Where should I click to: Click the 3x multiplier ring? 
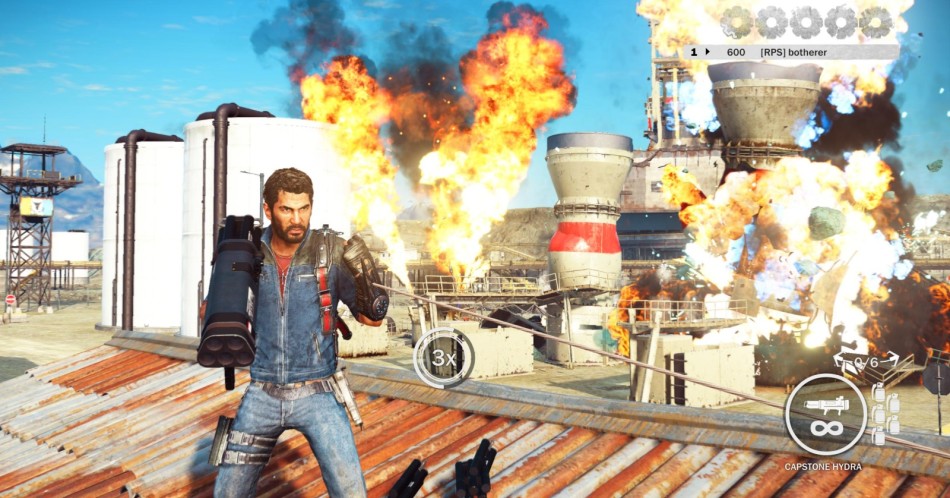[444, 357]
